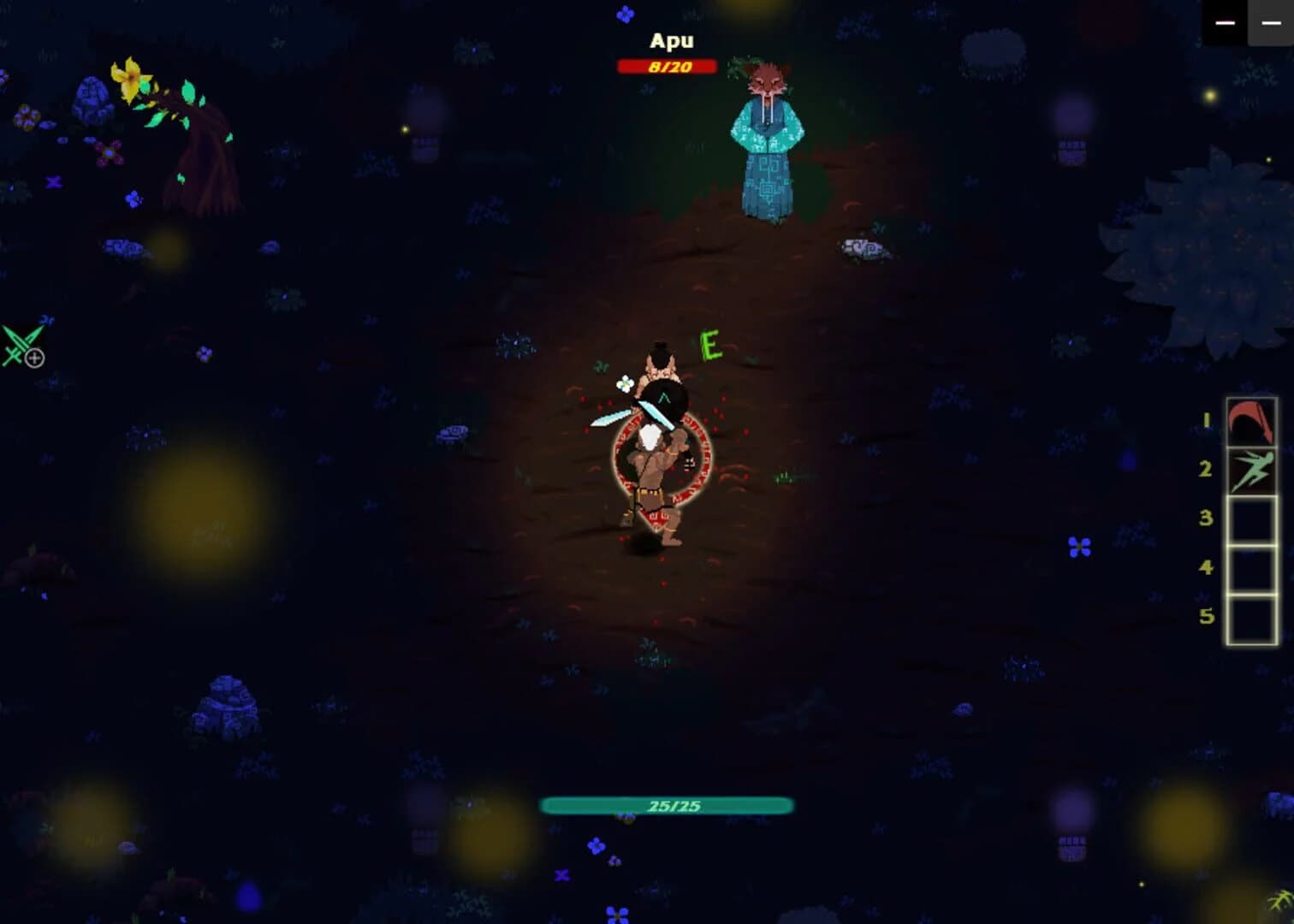Click the green E interaction prompt
Image resolution: width=1294 pixels, height=924 pixels.
(709, 346)
